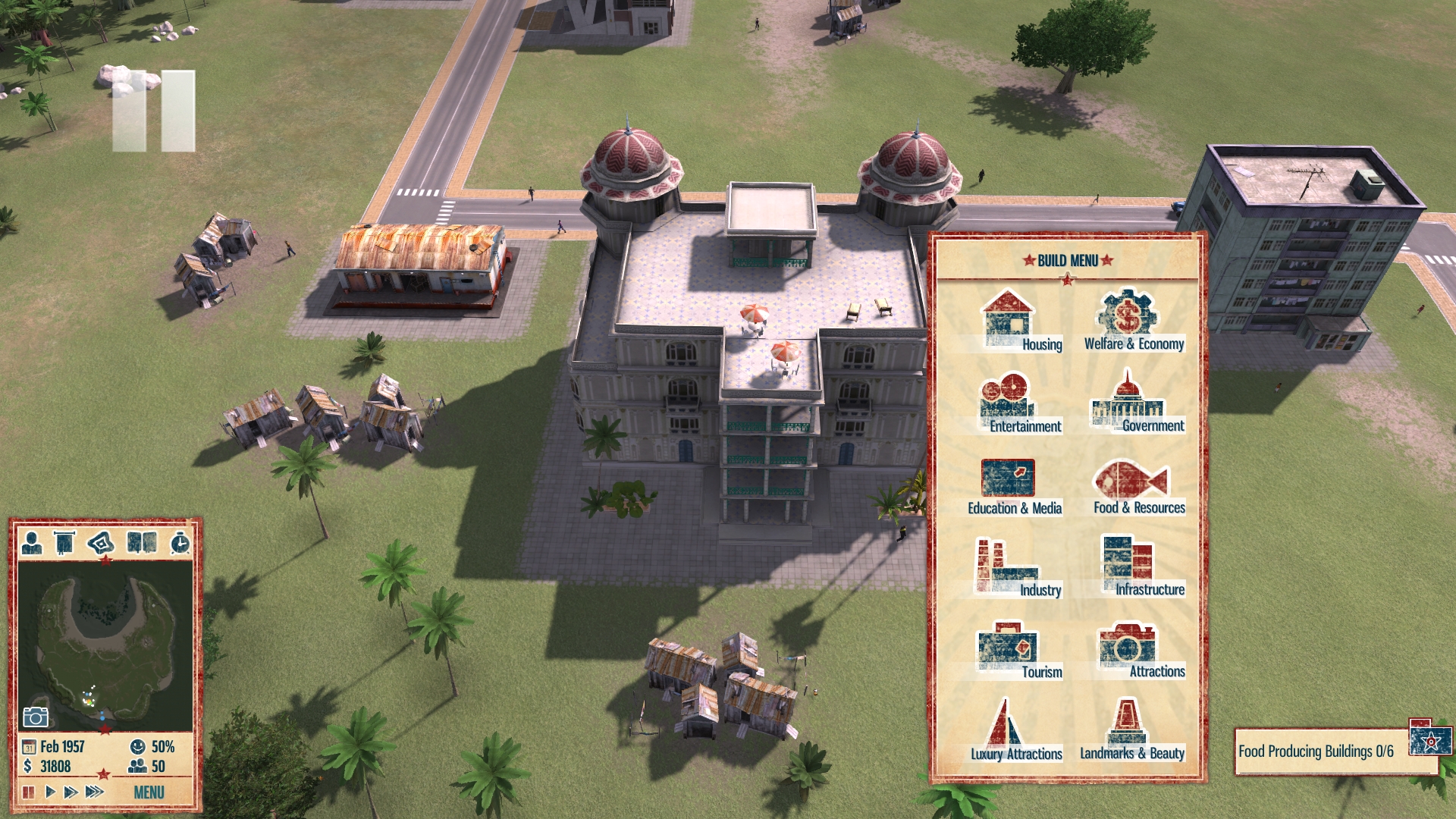This screenshot has height=819, width=1456.
Task: Open Landmarks & Beauty category
Action: tap(1129, 730)
